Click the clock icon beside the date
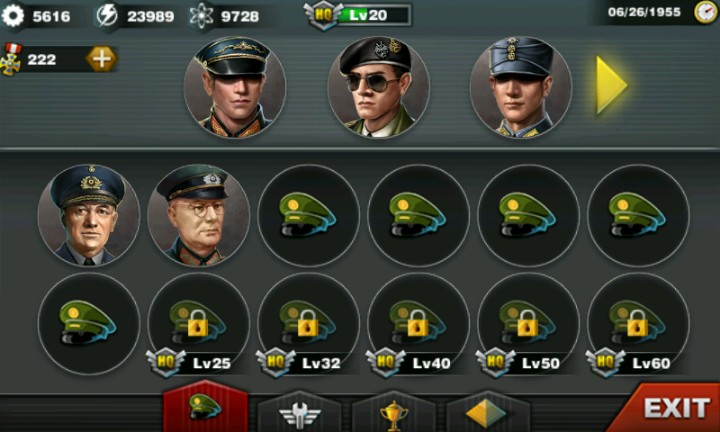 [x=706, y=13]
